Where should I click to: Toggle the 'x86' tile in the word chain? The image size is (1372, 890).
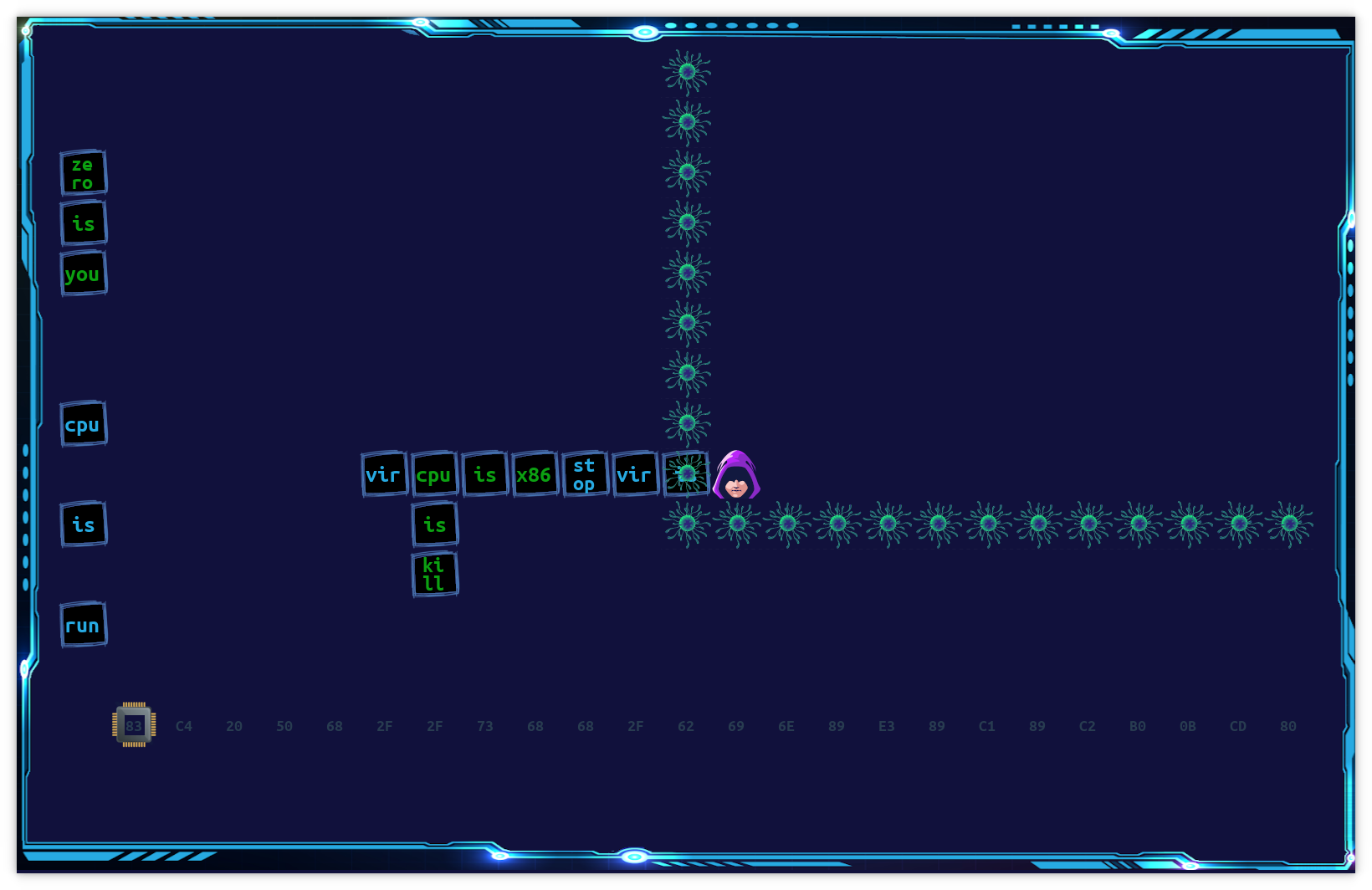pos(535,474)
